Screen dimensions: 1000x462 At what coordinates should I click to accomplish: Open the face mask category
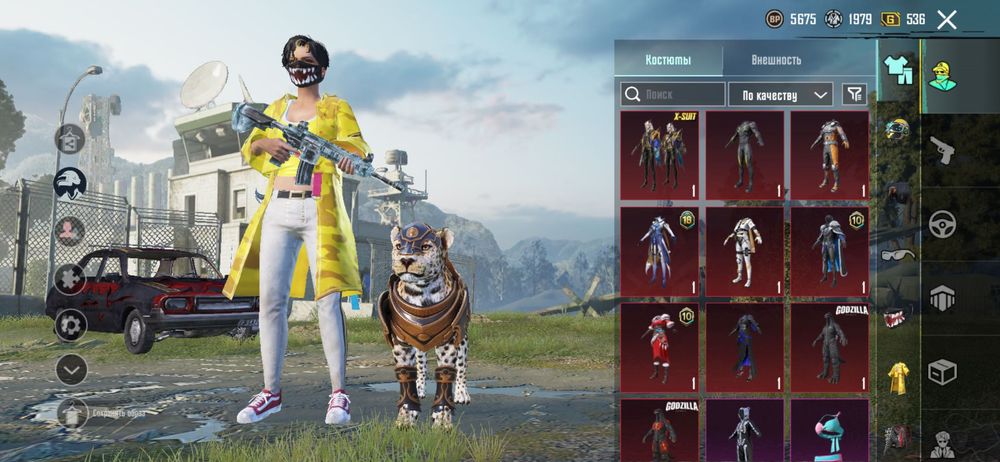[898, 316]
